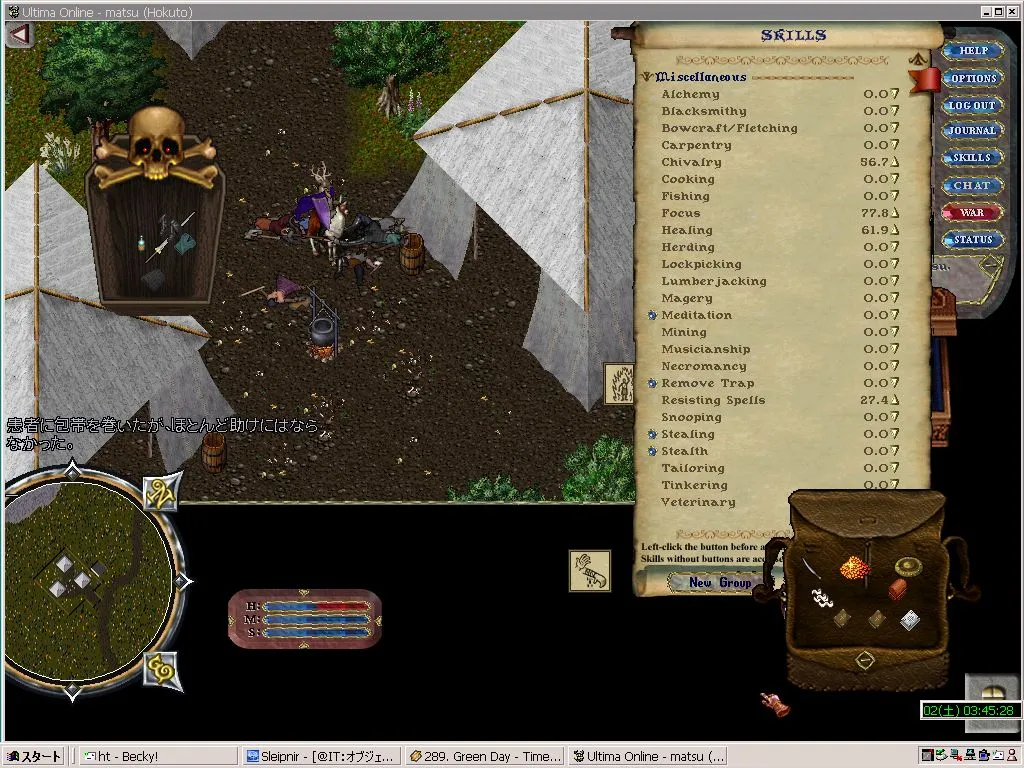Create a New Group in skills
This screenshot has width=1024, height=768.
click(720, 583)
